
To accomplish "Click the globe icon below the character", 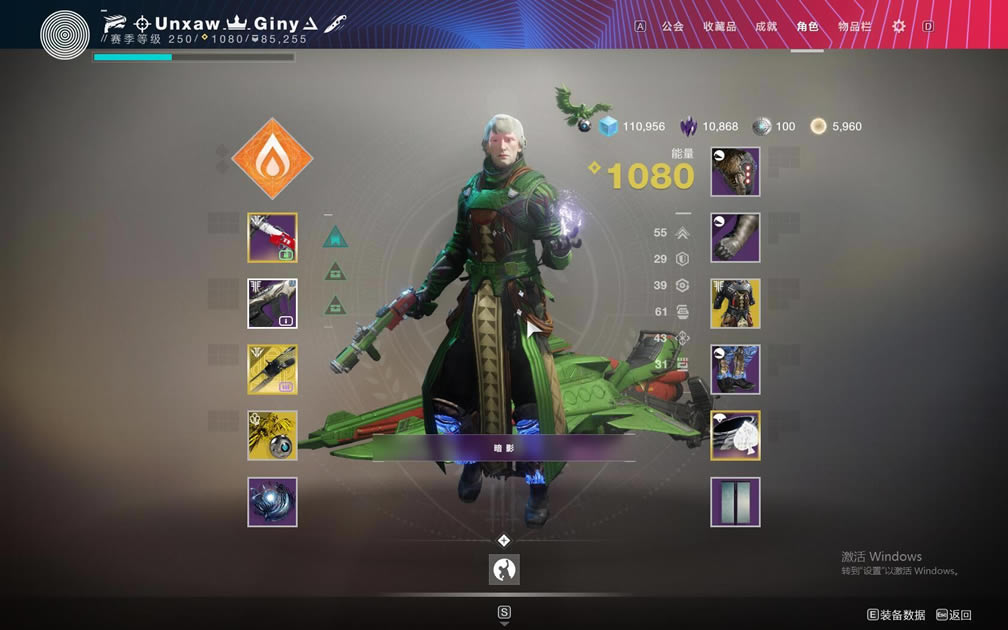I will (x=504, y=570).
